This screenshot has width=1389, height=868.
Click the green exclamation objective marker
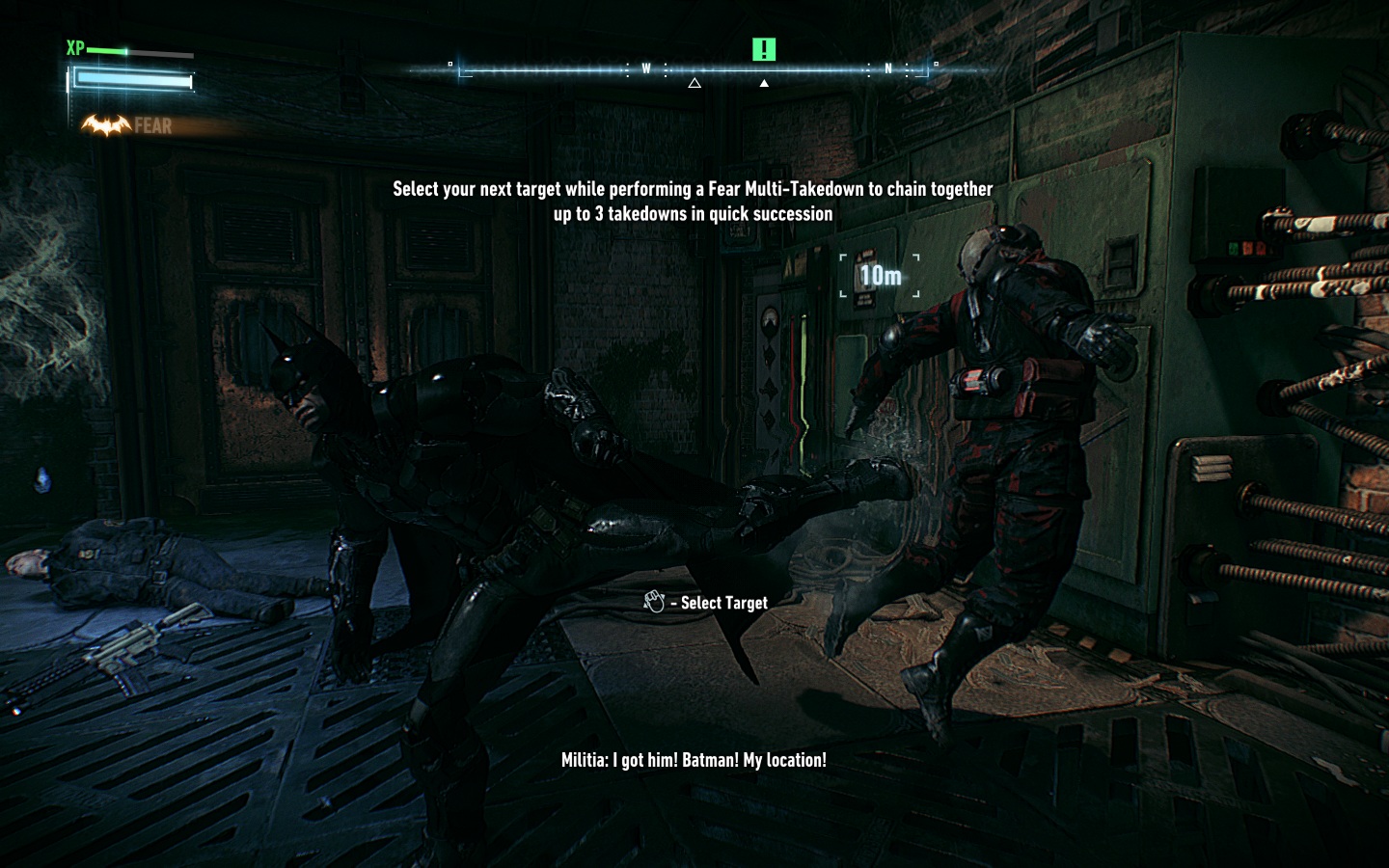coord(763,49)
